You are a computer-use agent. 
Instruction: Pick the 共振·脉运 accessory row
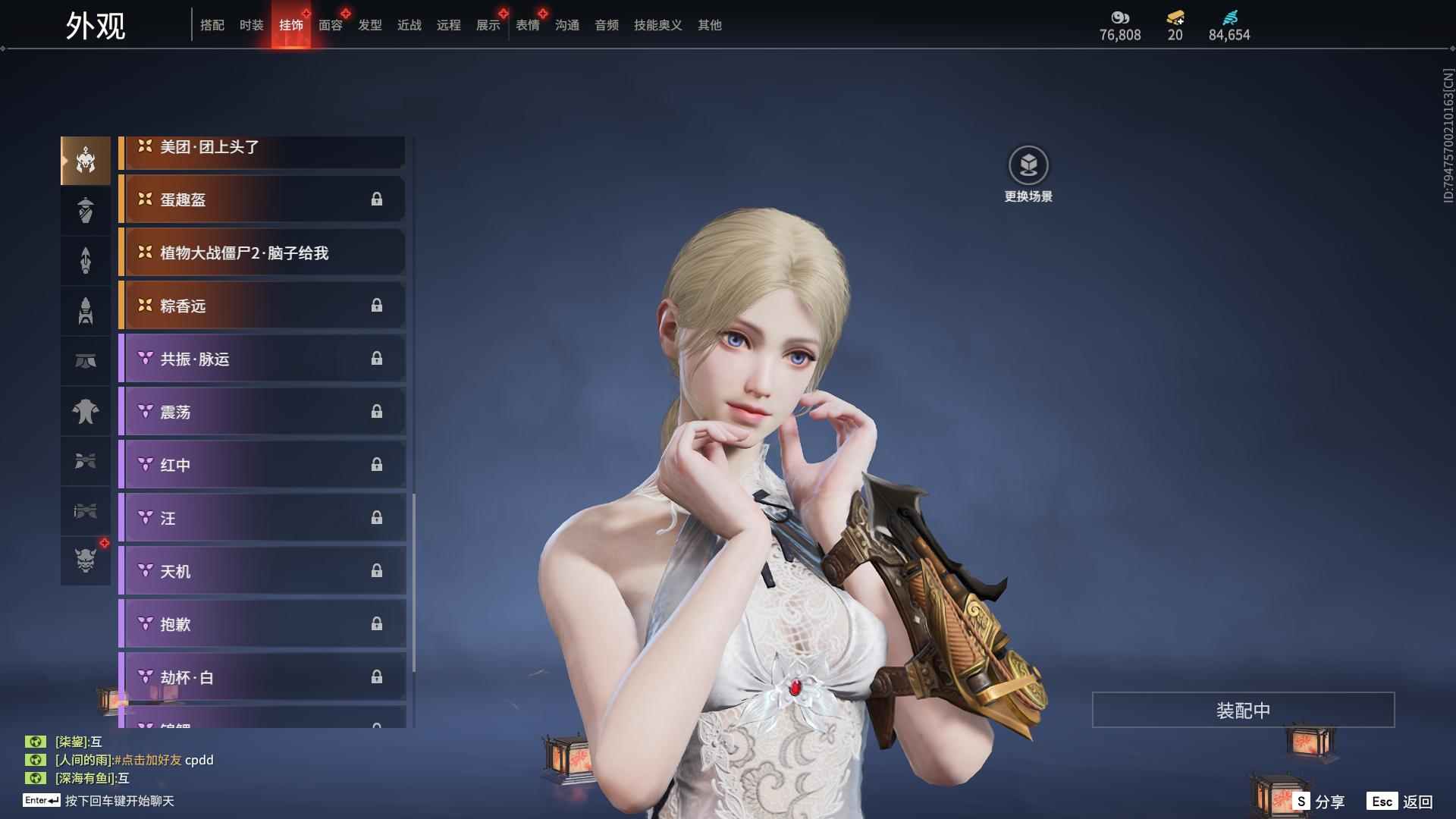[262, 359]
